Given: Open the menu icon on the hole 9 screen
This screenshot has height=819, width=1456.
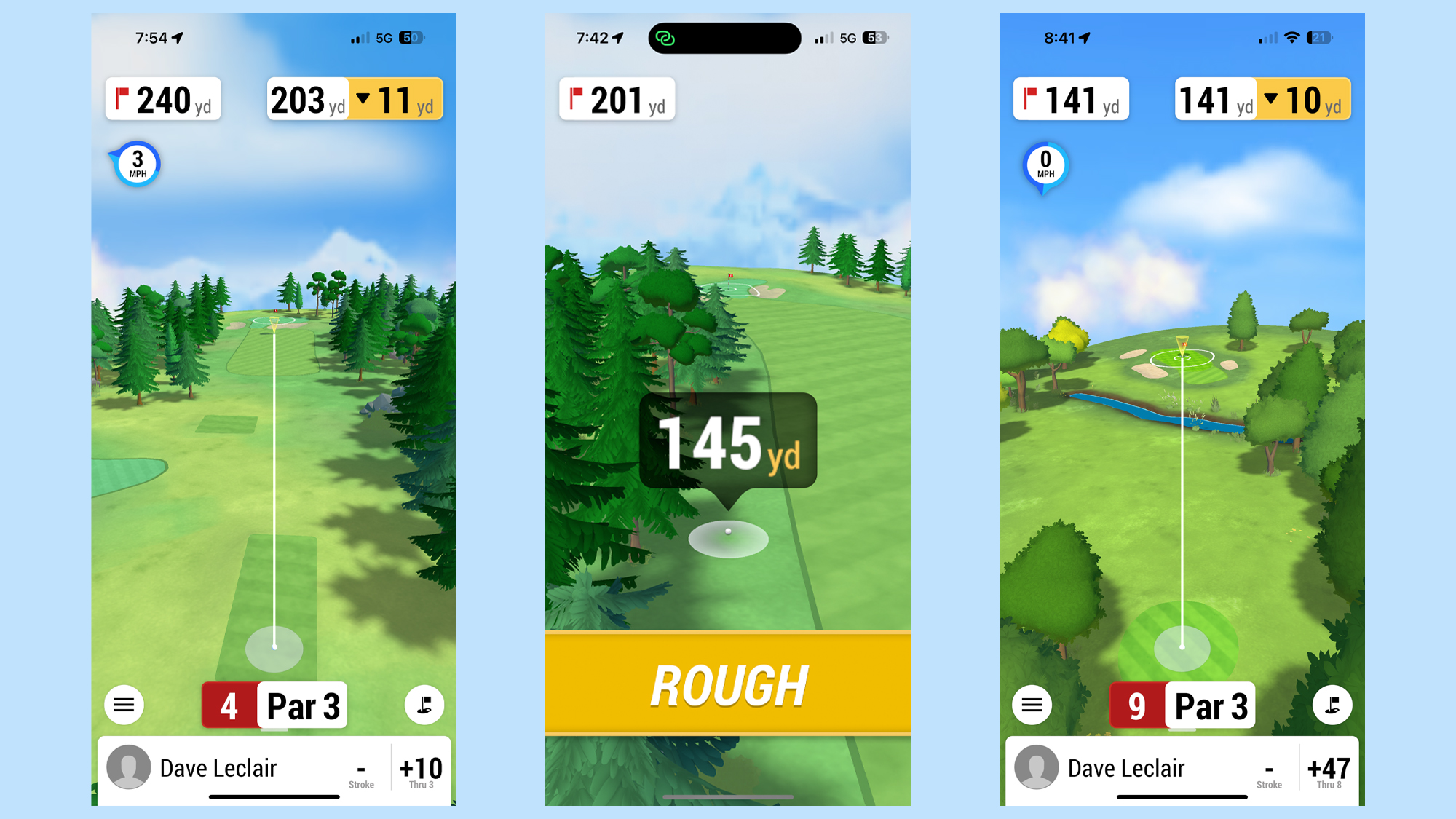Looking at the screenshot, I should point(1032,705).
